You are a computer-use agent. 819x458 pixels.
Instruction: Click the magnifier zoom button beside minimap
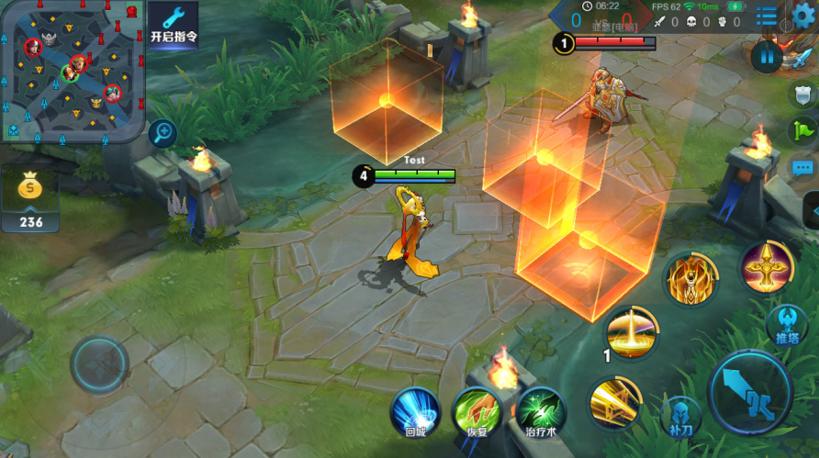point(163,132)
